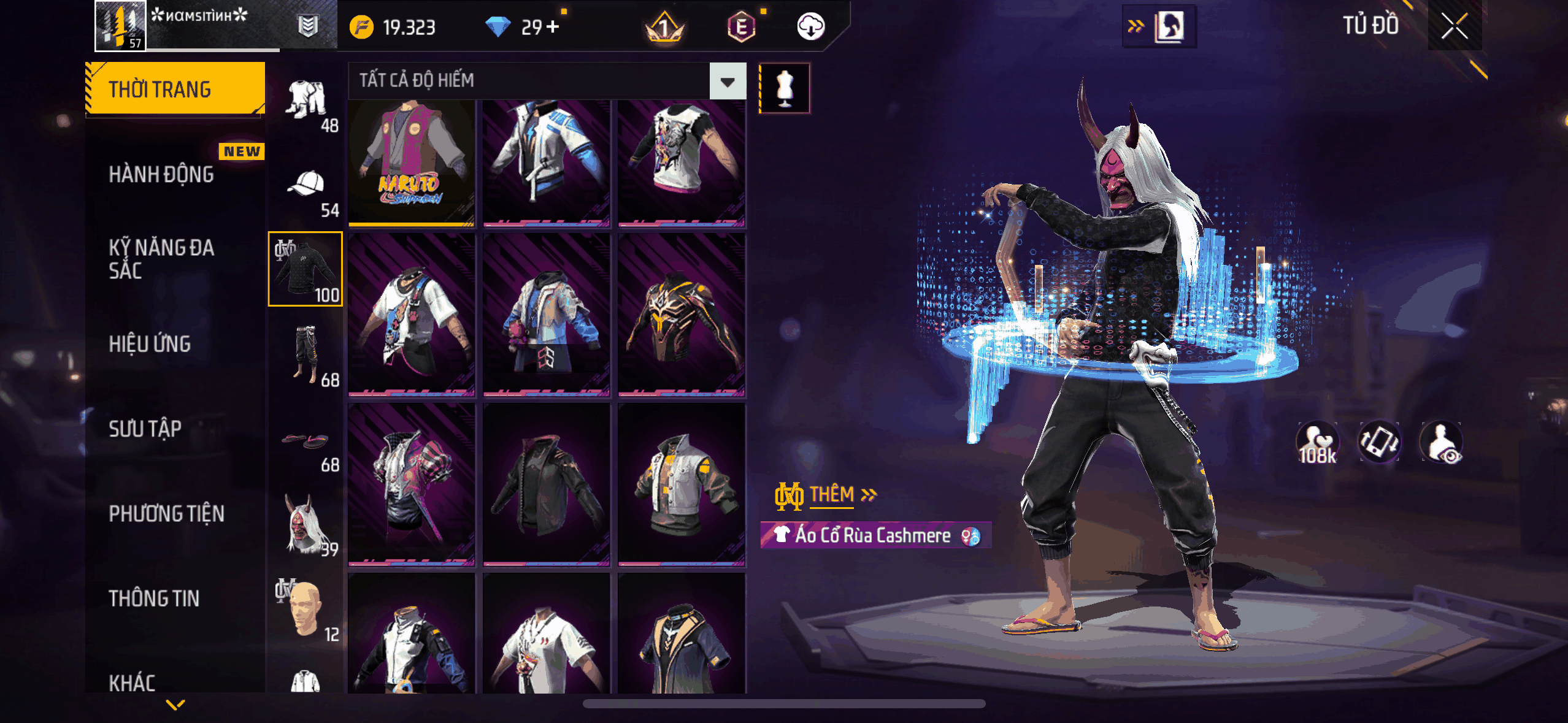Toggle the character visibility eye icon
1568x723 pixels.
1442,442
